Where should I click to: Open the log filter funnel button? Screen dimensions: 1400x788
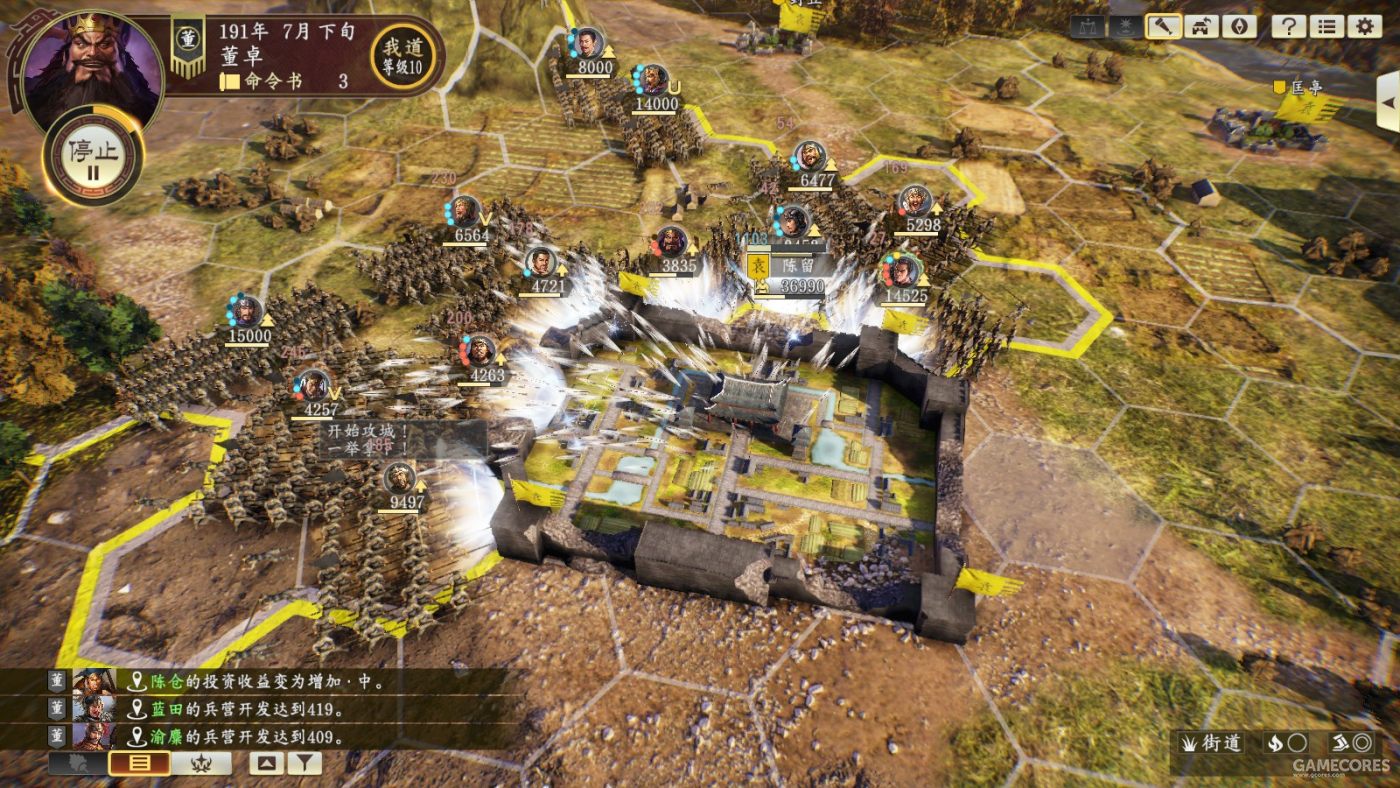(x=305, y=764)
